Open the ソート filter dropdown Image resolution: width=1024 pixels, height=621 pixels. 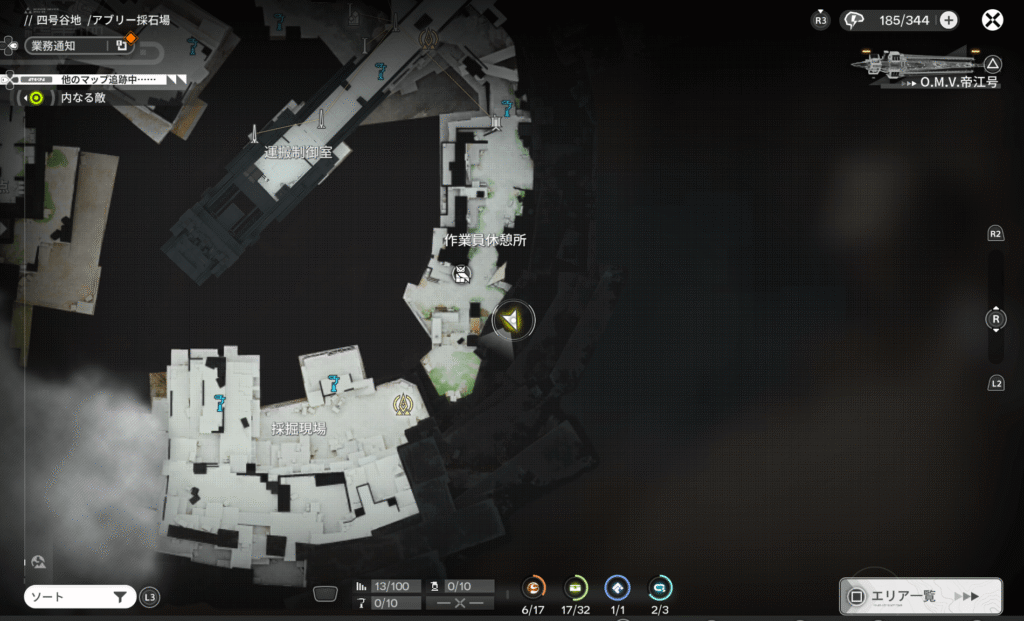point(80,597)
